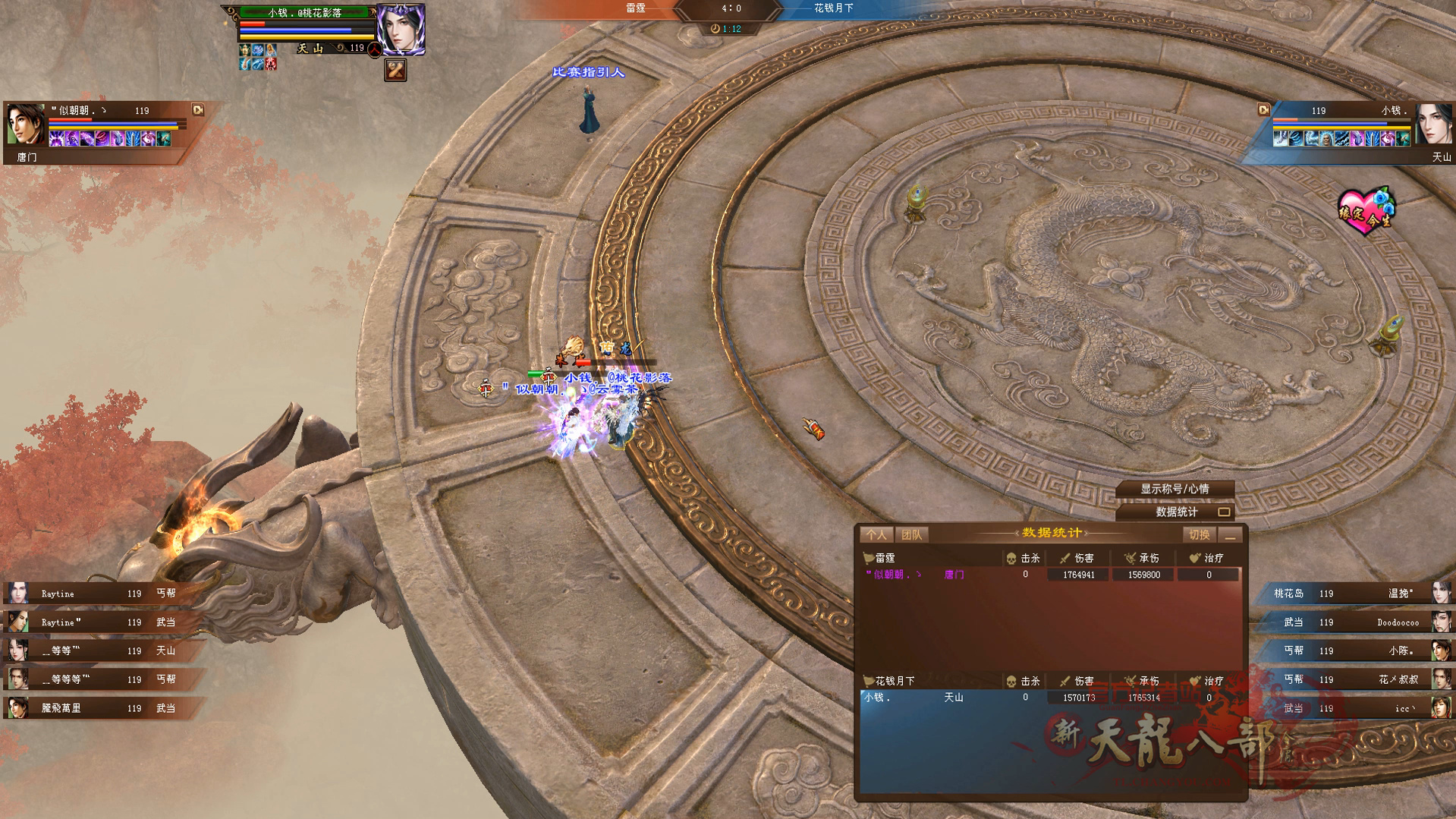Image resolution: width=1456 pixels, height=819 pixels.
Task: Switch to the 个人 stats tab
Action: 876,535
